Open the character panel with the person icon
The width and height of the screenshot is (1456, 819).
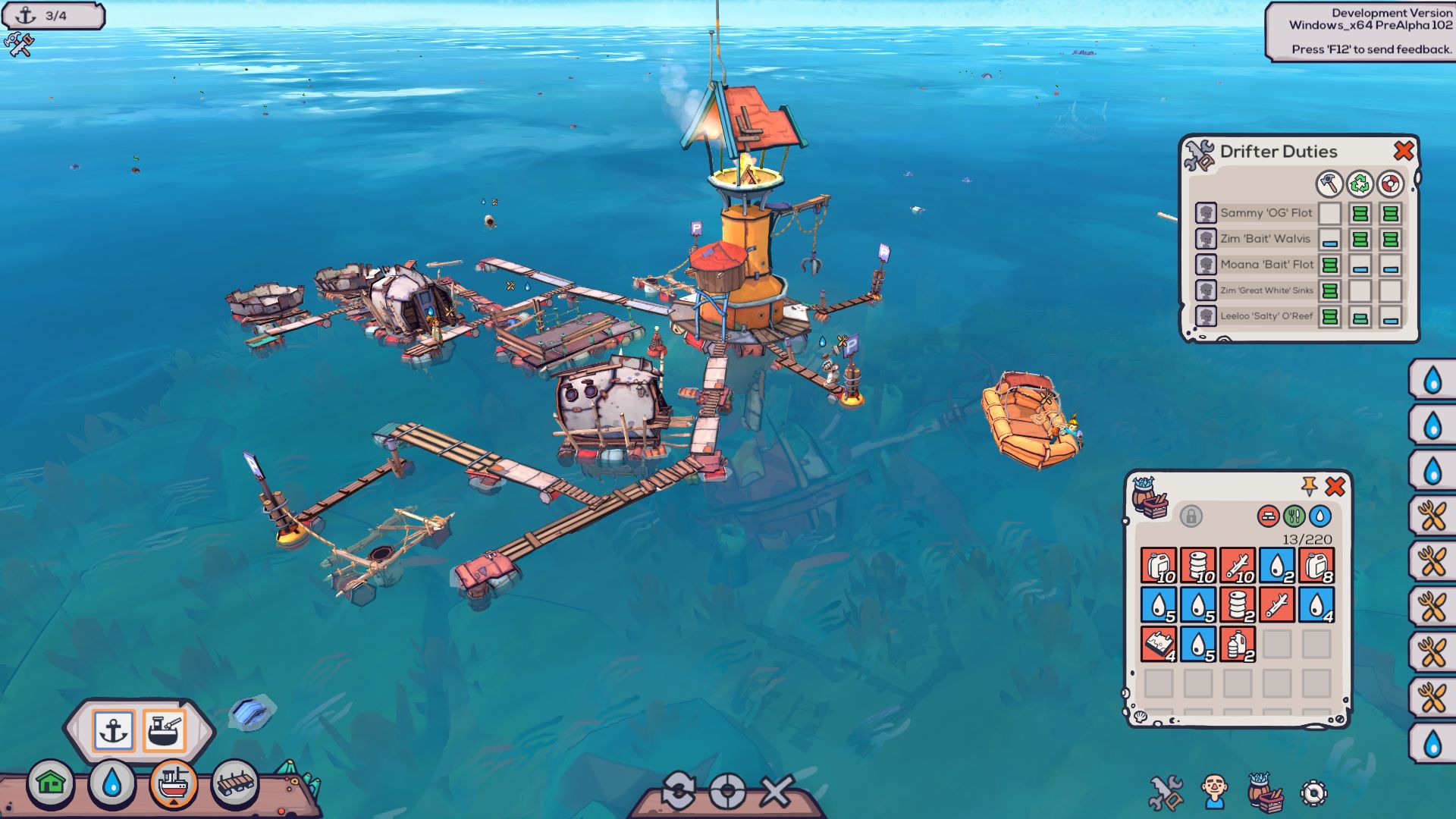point(1213,791)
